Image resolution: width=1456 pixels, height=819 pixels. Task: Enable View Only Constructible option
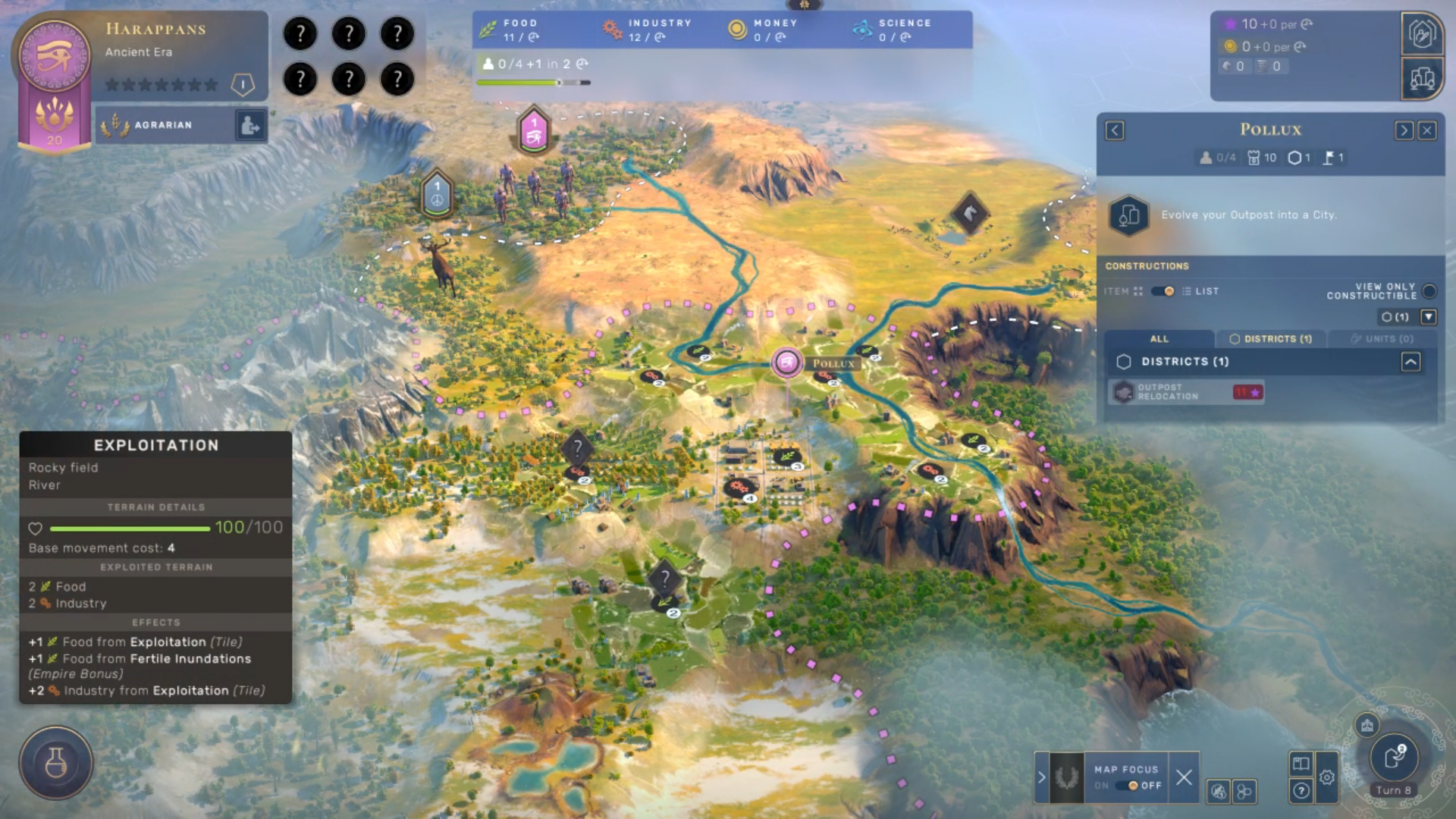[x=1429, y=291]
